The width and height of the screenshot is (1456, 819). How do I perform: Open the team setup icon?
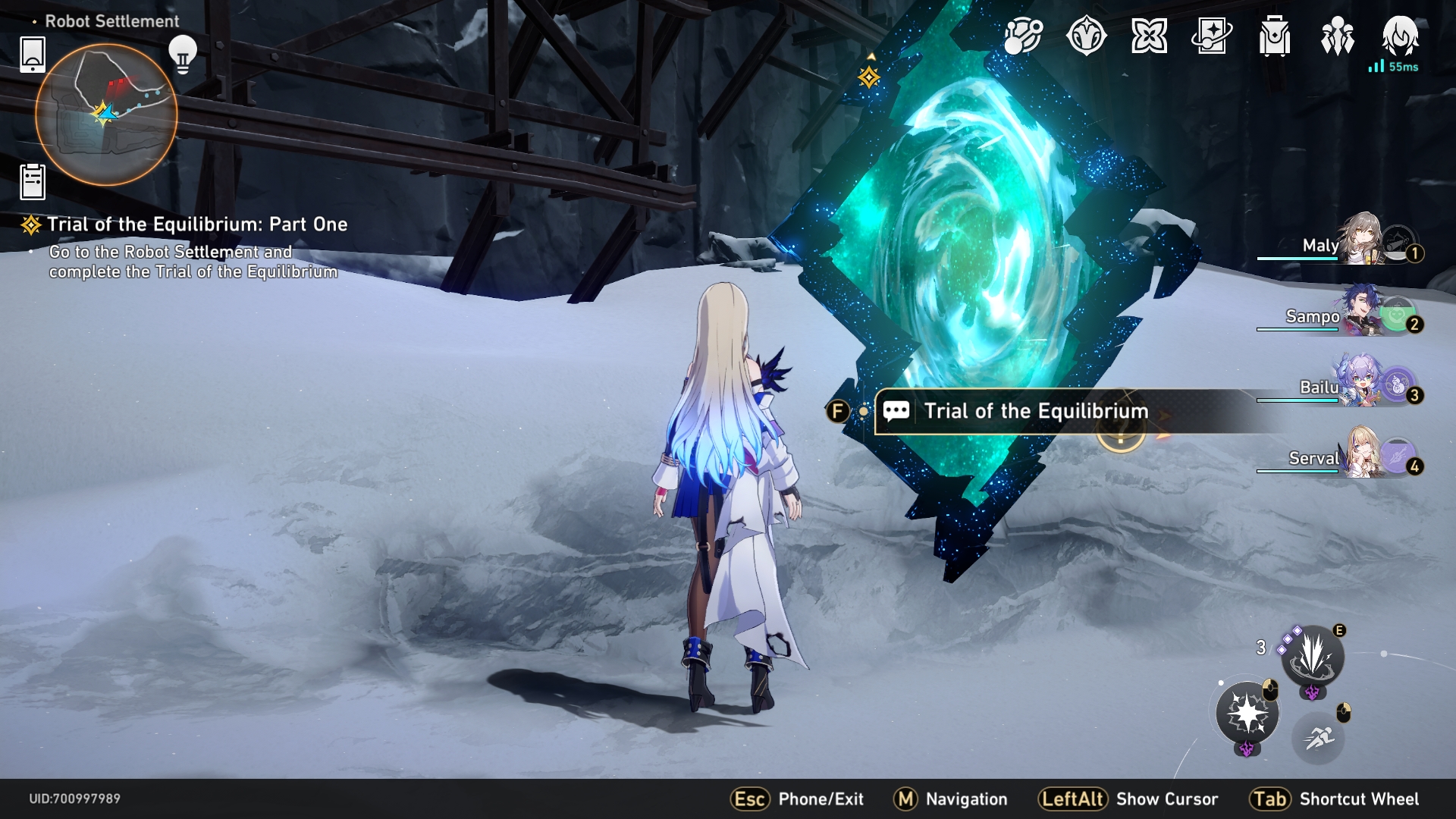pos(1337,36)
